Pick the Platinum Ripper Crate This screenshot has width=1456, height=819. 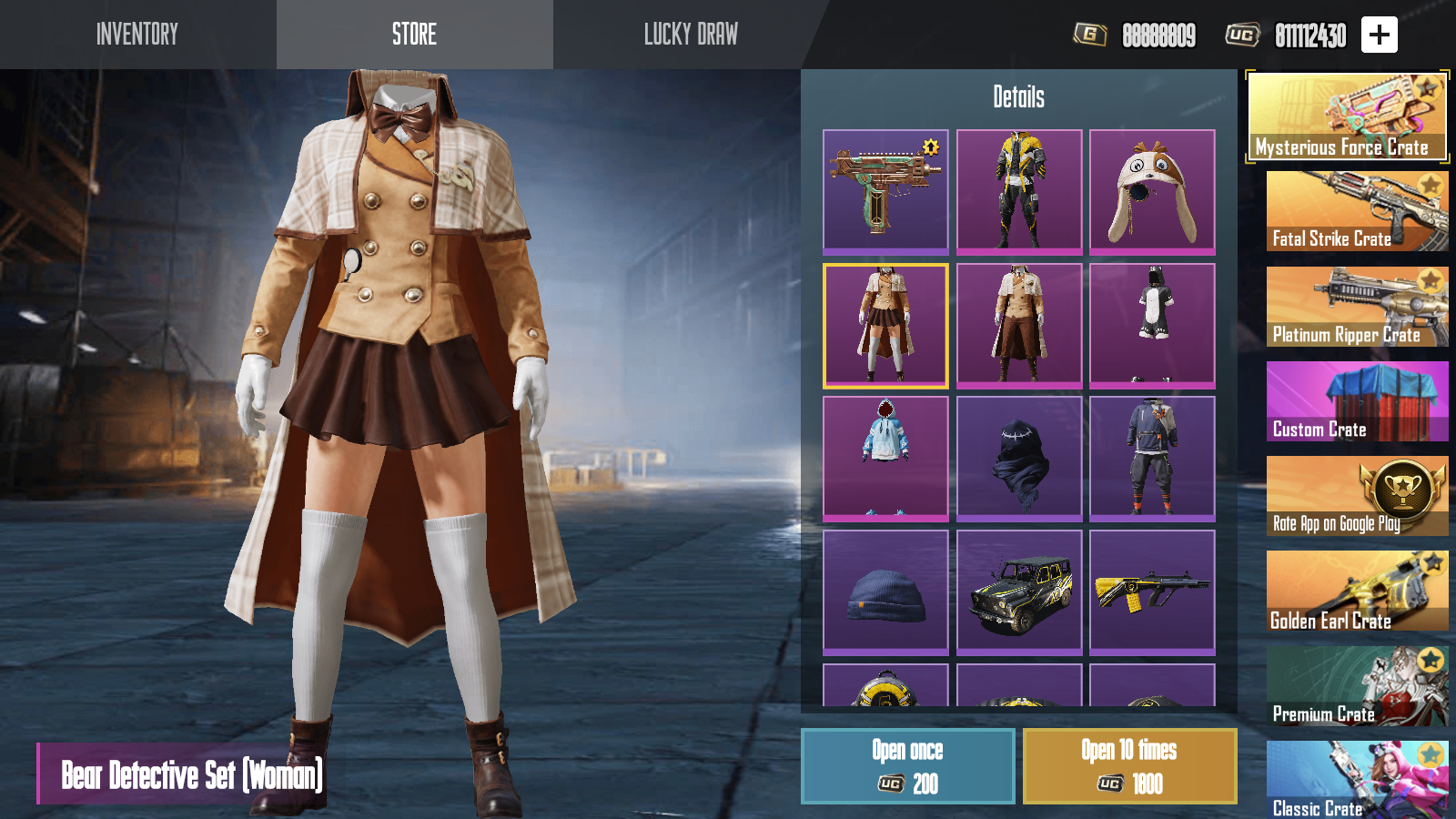click(1357, 307)
